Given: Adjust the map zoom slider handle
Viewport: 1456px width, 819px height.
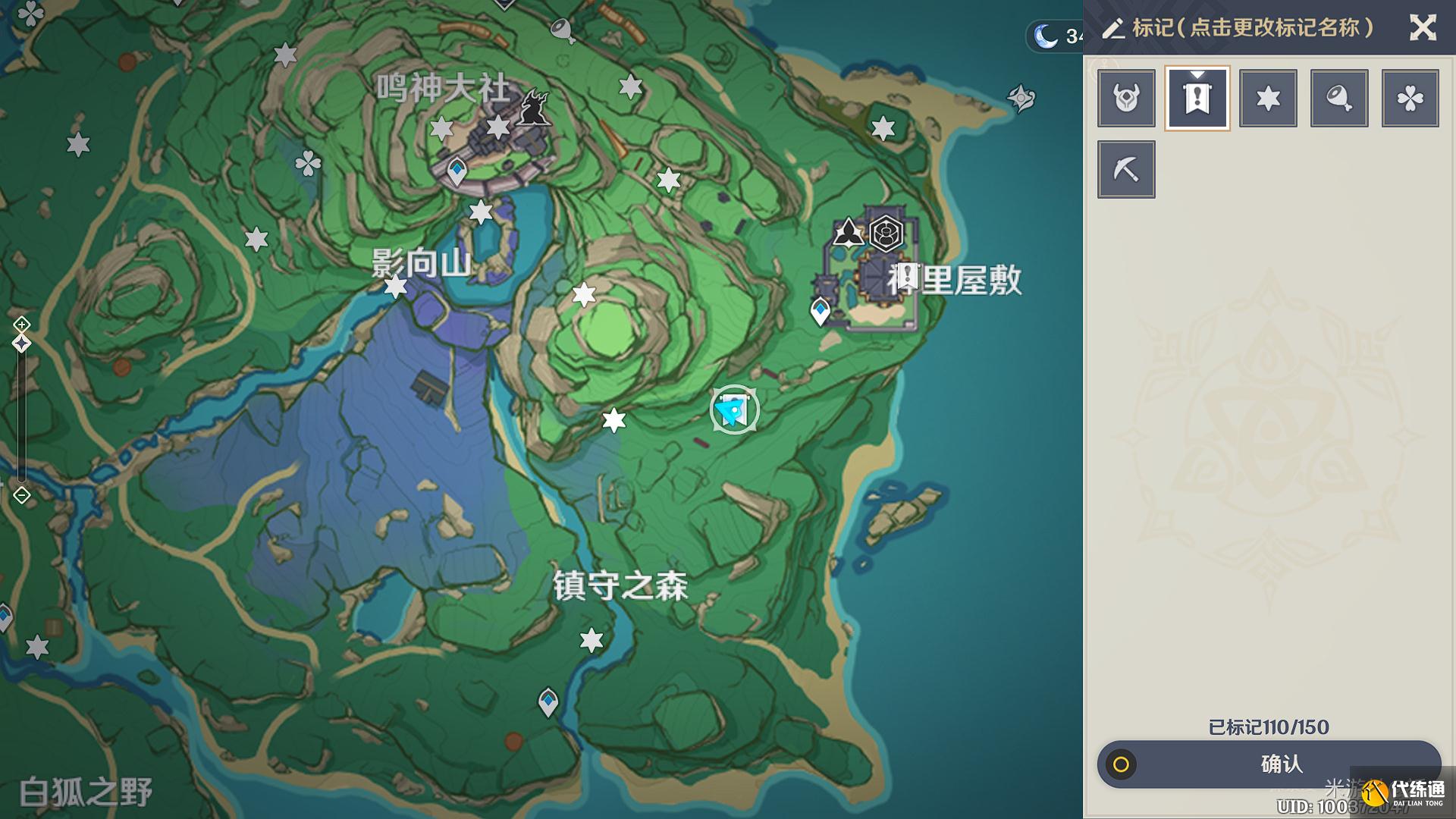Looking at the screenshot, I should tap(21, 344).
